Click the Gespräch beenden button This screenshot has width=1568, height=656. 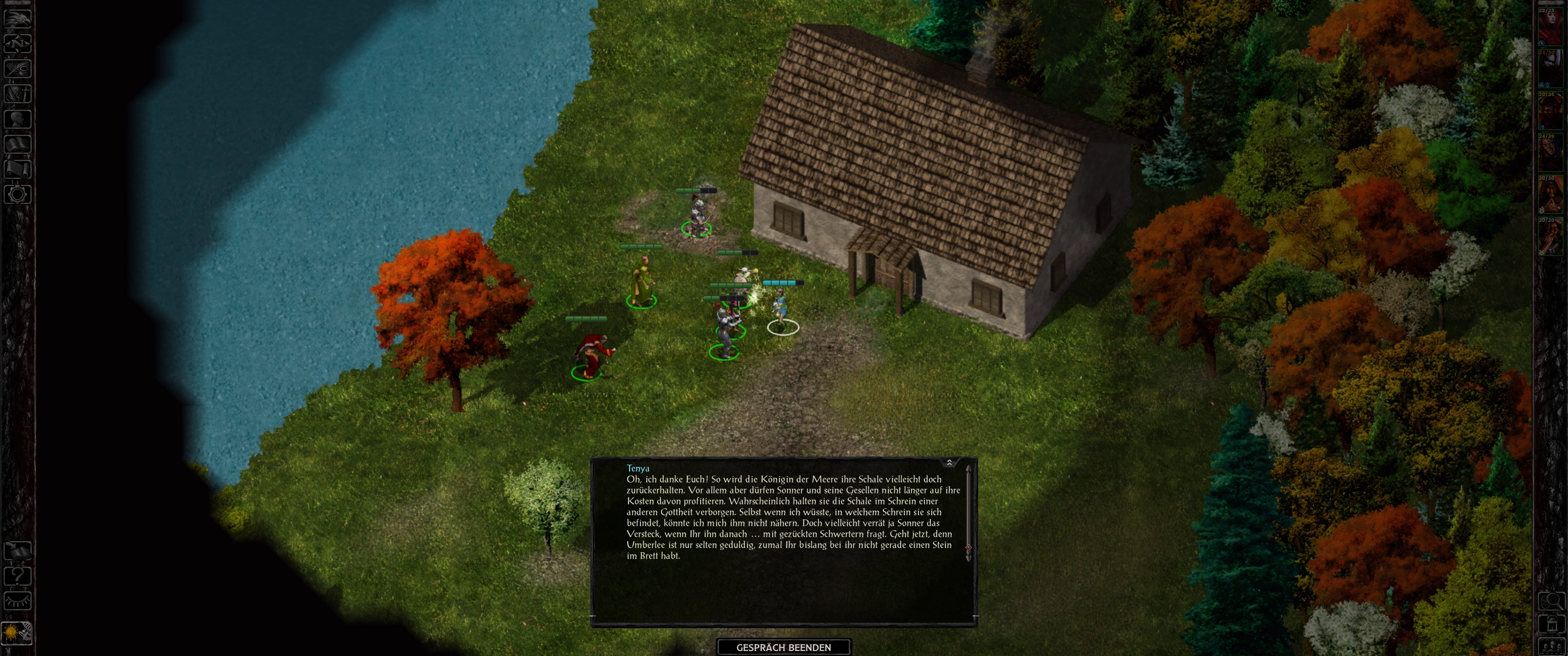(784, 647)
